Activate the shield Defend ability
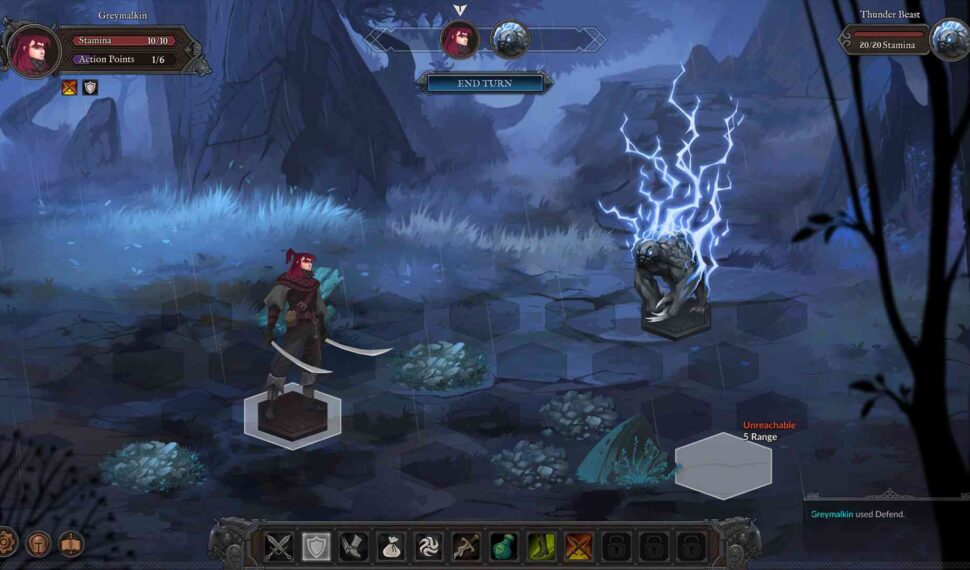Screen dimensions: 970x570 [316, 547]
